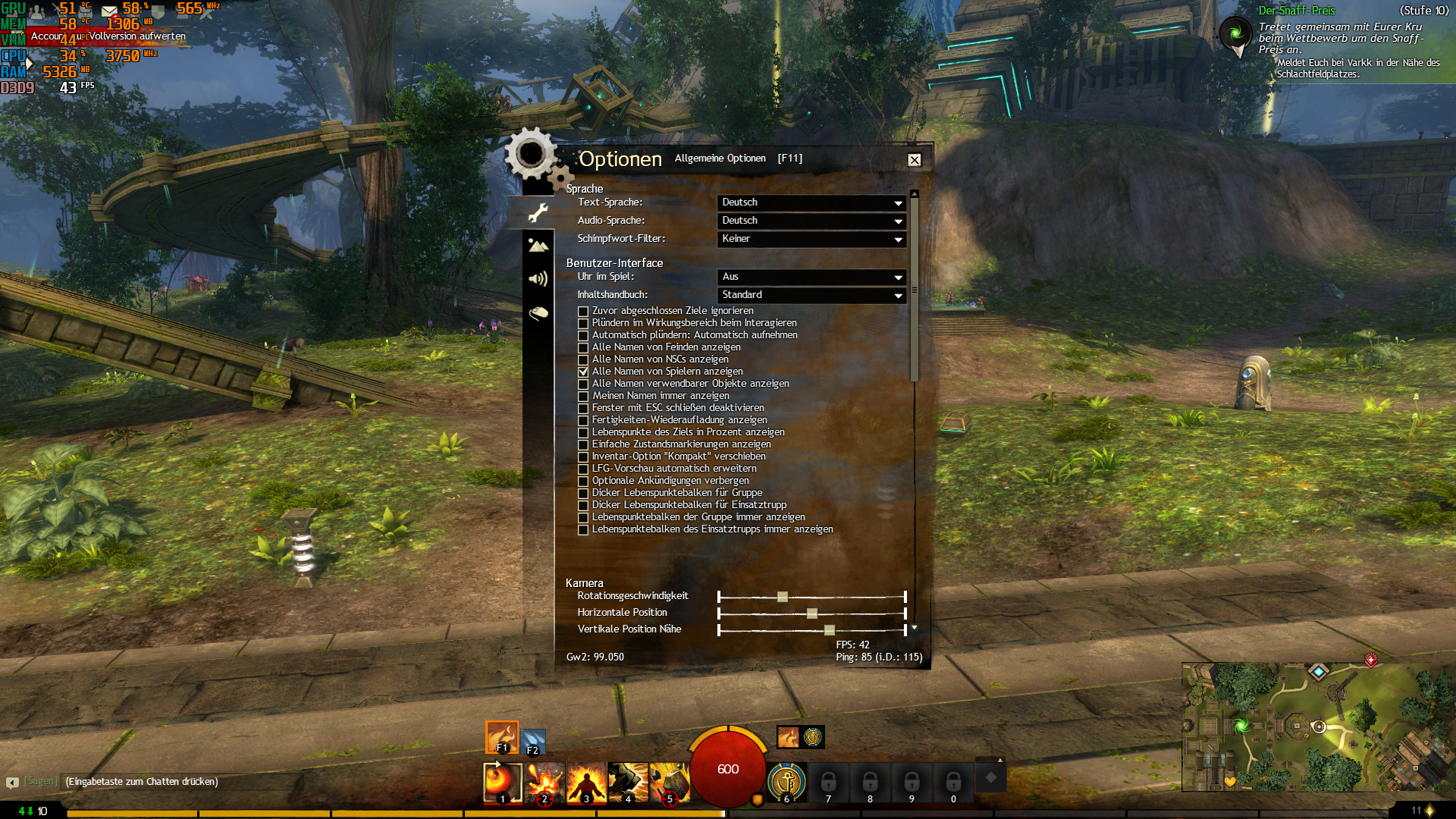Image resolution: width=1456 pixels, height=819 pixels.
Task: Open the Uhr im Spiel dropdown
Action: [811, 278]
